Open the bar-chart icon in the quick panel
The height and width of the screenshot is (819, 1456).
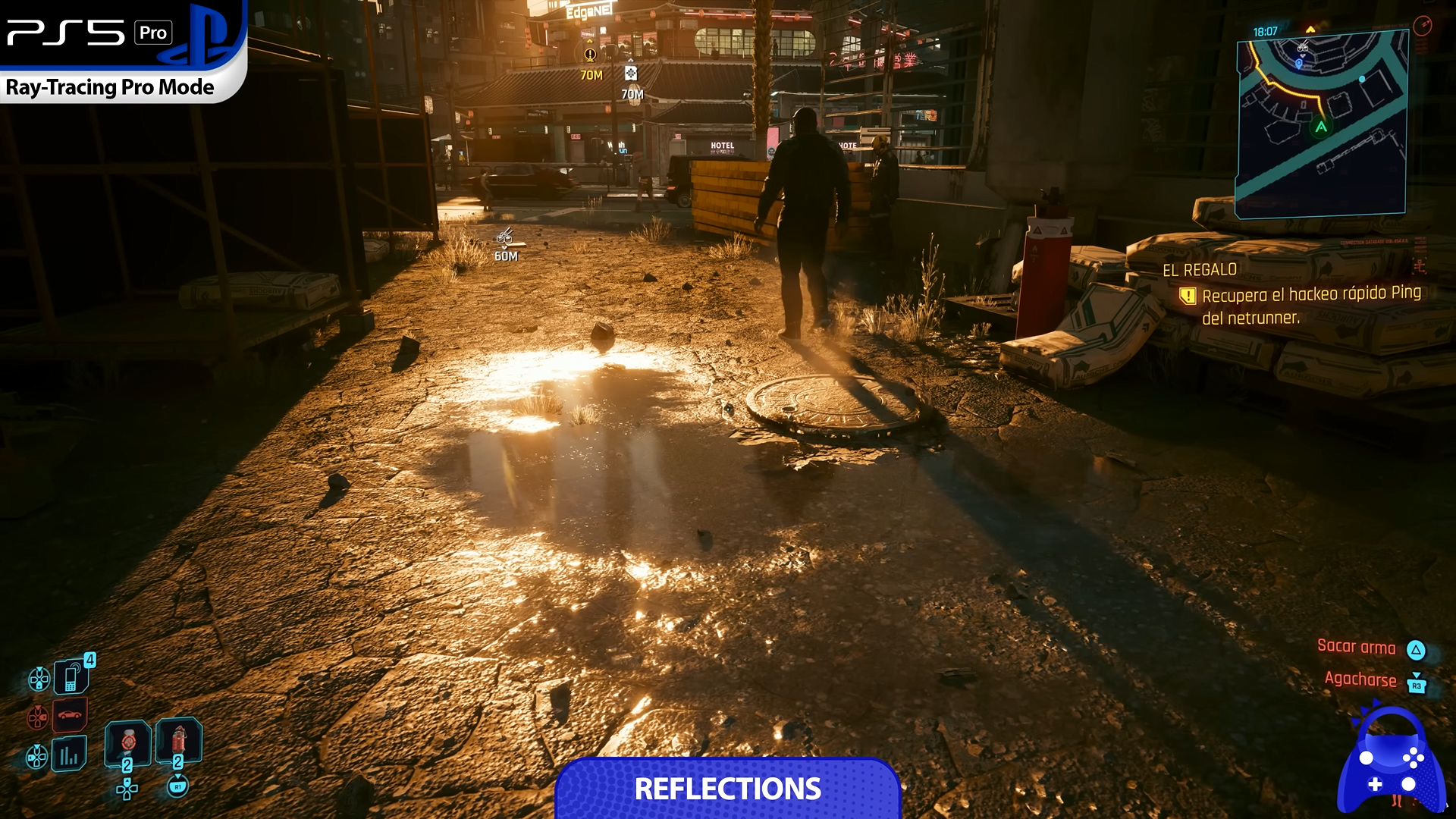point(69,755)
